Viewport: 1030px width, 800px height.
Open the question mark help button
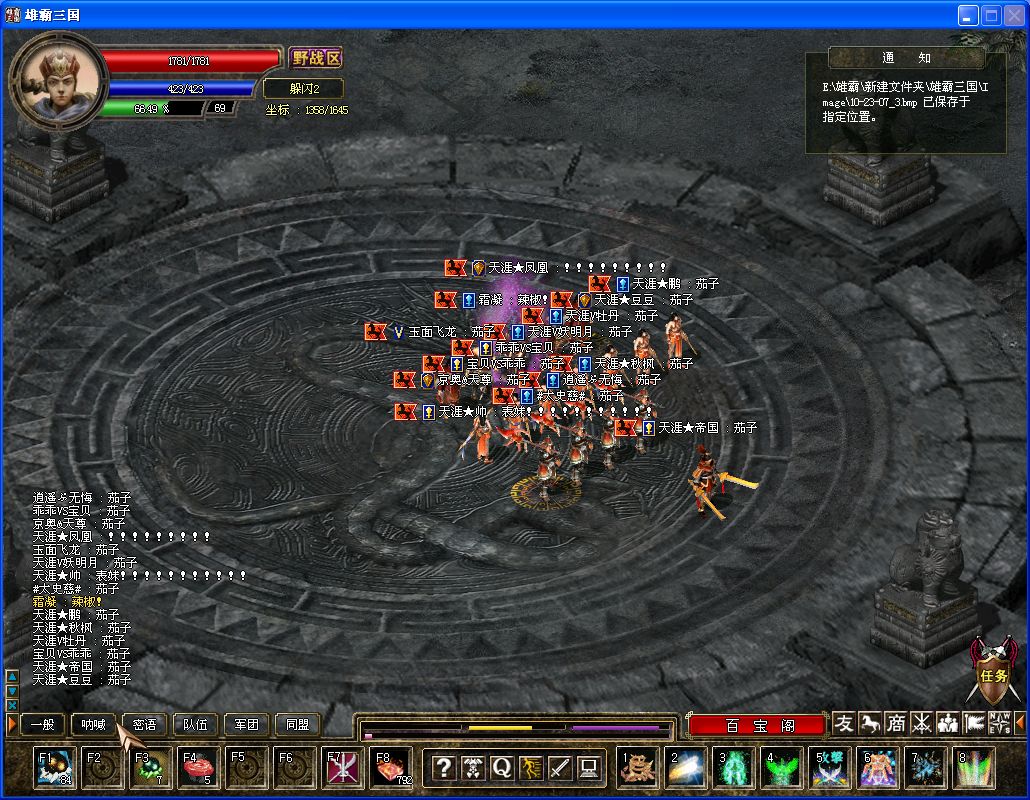pos(443,768)
